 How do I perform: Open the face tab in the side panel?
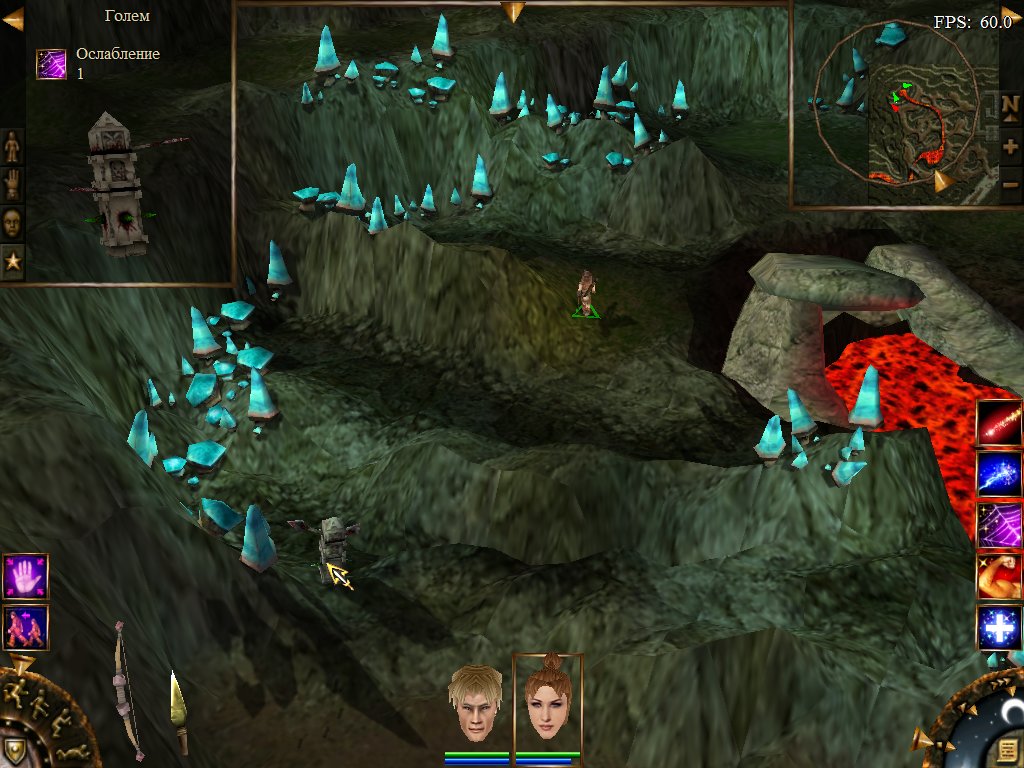tap(12, 222)
